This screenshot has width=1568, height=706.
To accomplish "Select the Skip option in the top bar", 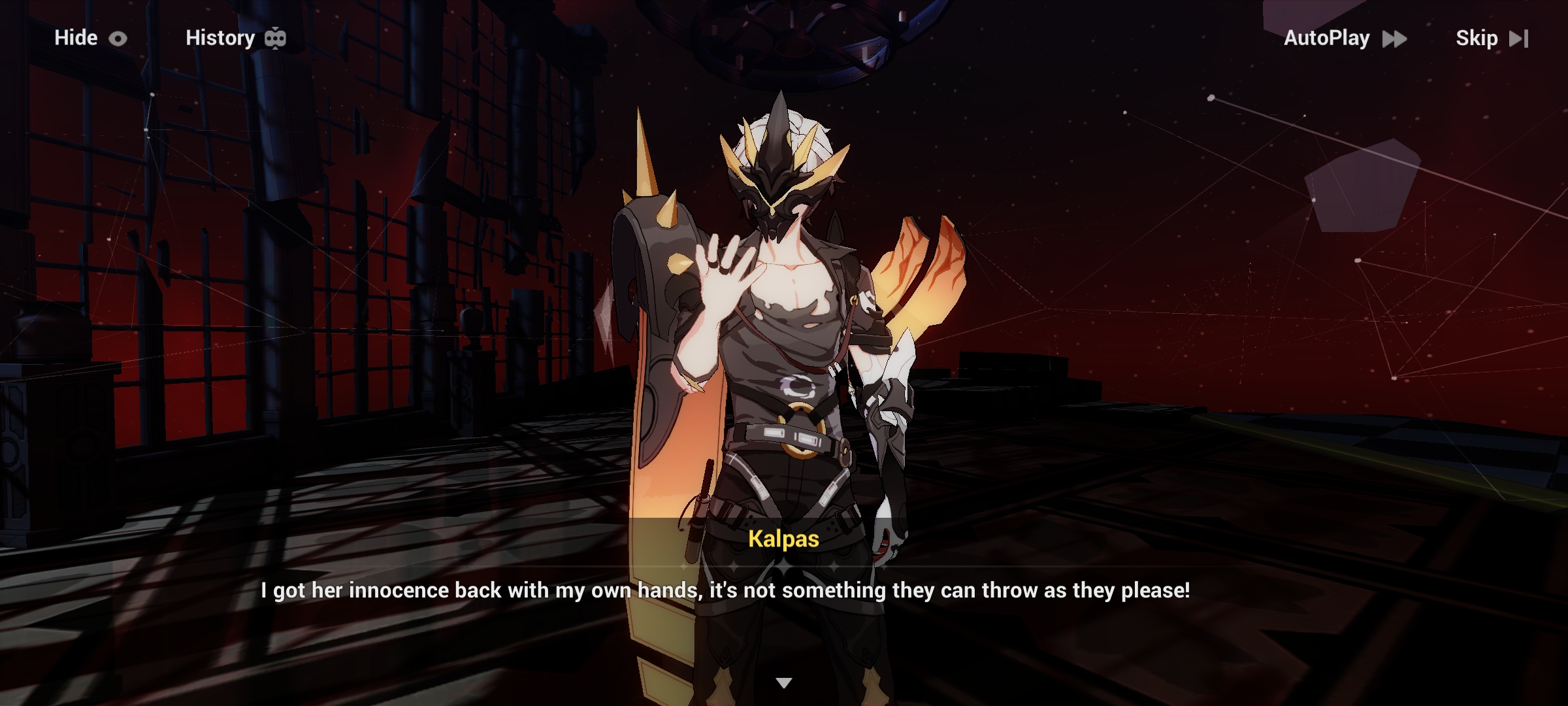I will pos(1479,39).
